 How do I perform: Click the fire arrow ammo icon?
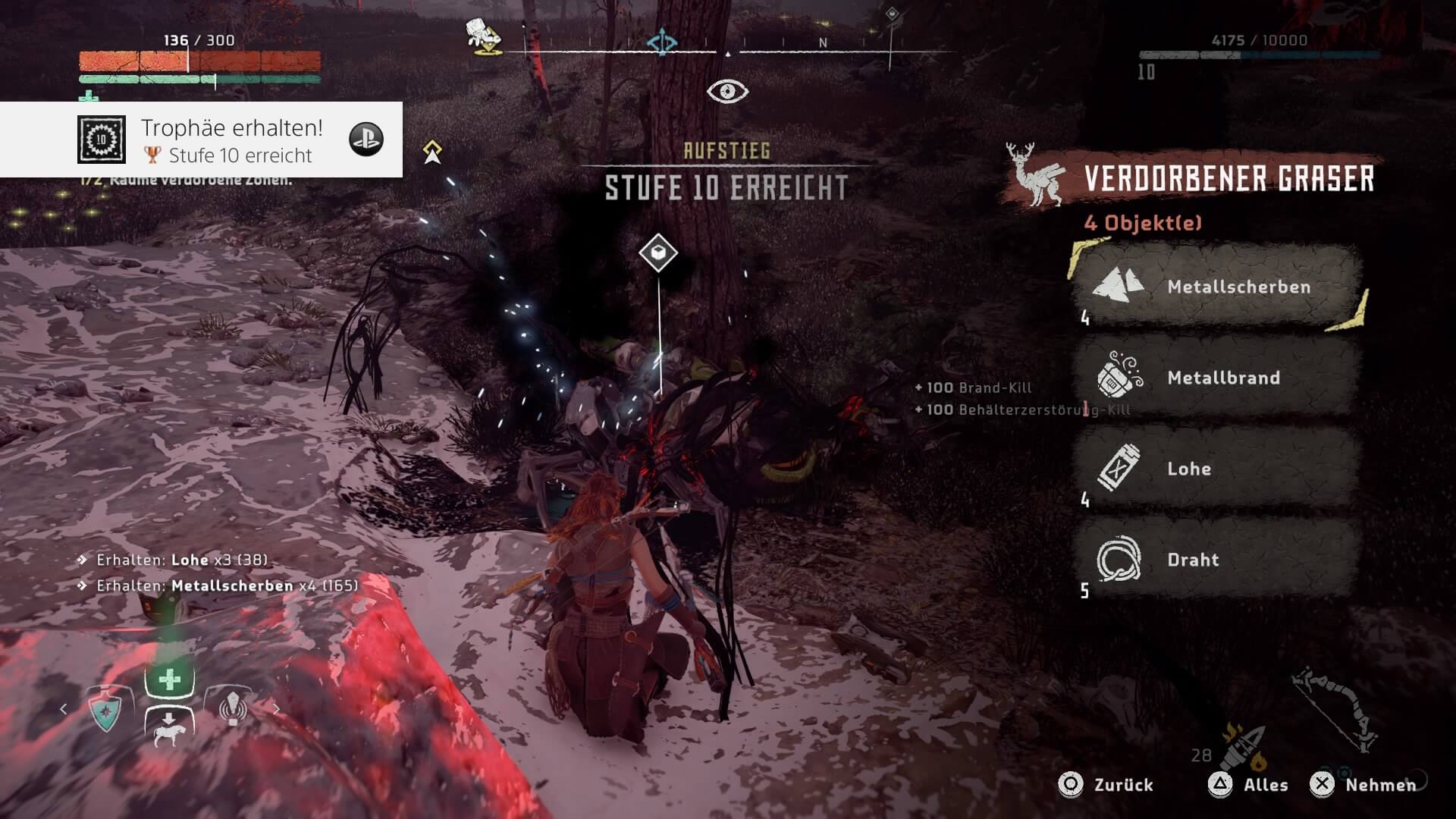point(1242,745)
